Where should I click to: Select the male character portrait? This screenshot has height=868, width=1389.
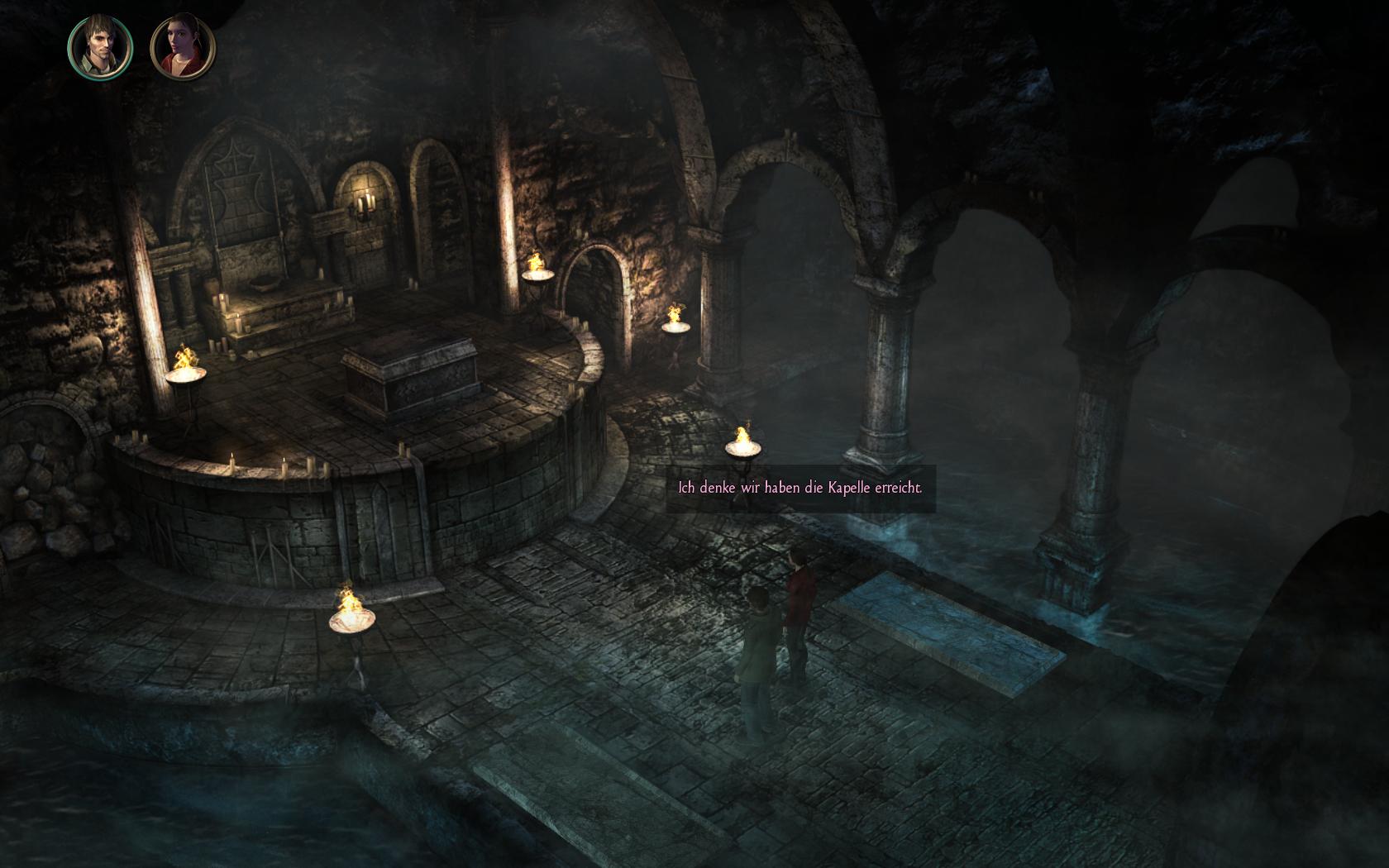click(x=100, y=46)
